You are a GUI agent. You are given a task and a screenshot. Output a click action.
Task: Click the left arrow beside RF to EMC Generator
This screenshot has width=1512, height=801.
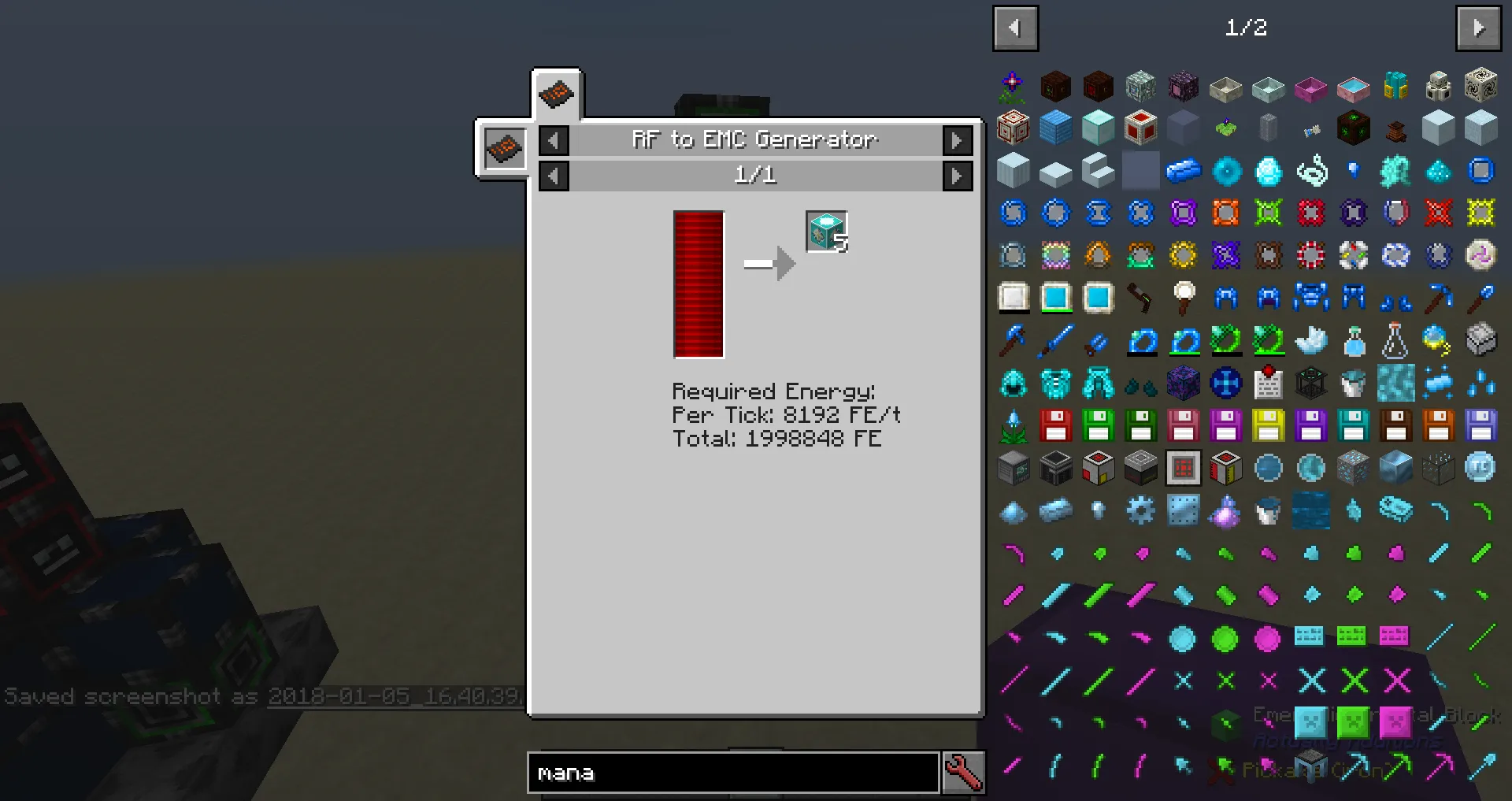554,140
